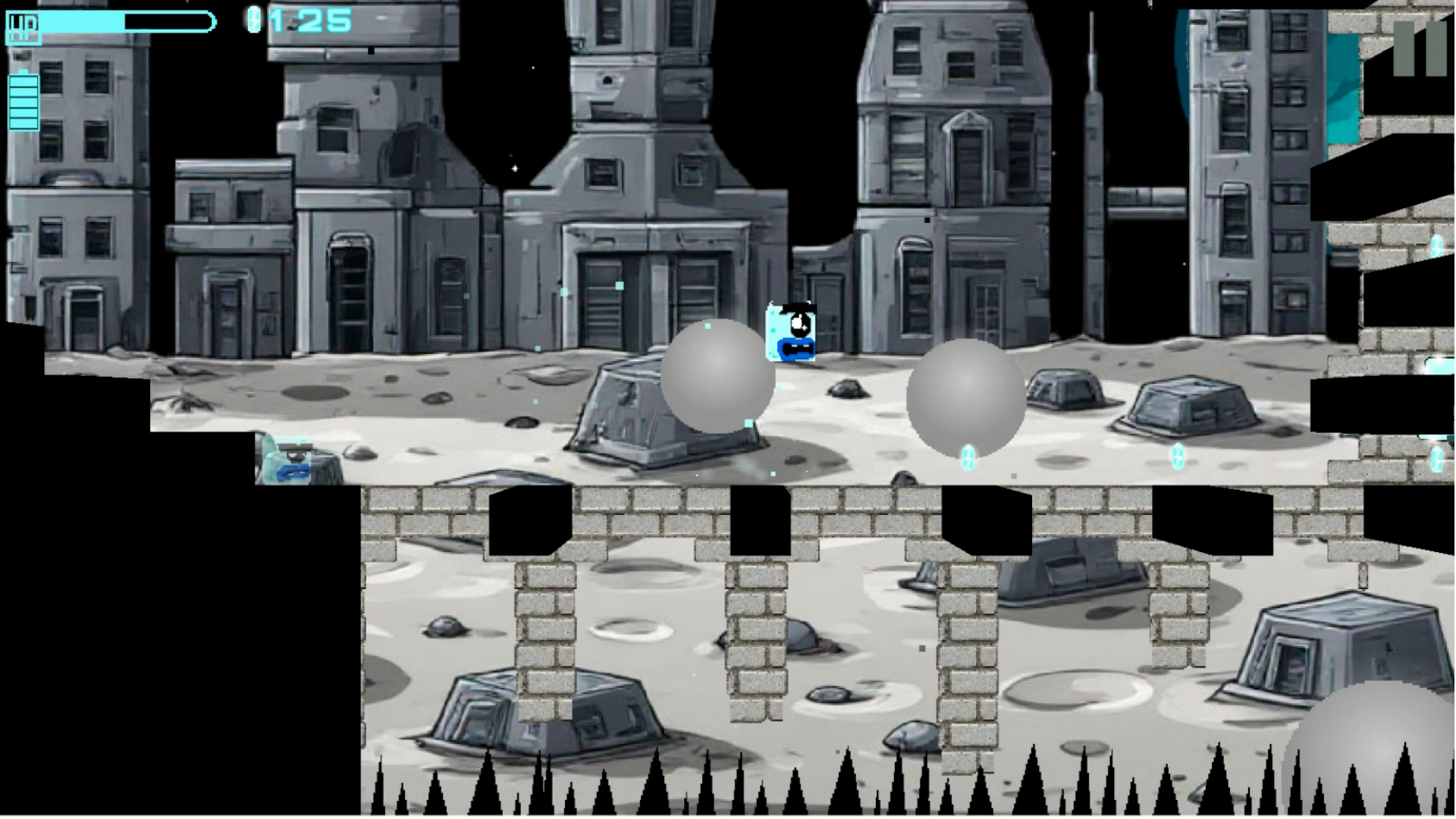Click the 1.25 score readout
This screenshot has width=1456, height=819.
pos(311,20)
